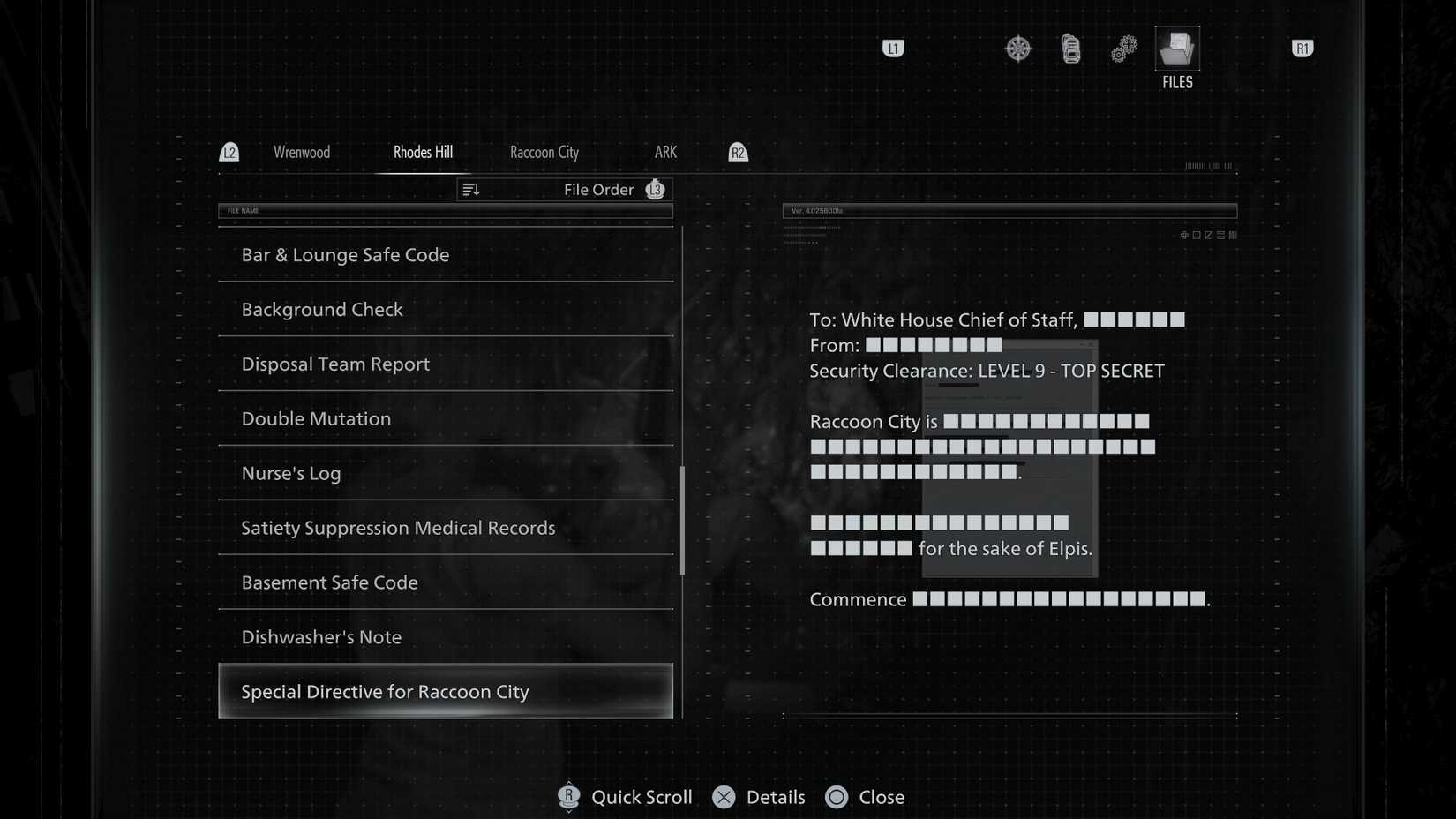Switch to the Raccoon City tab
The image size is (1456, 819).
544,152
